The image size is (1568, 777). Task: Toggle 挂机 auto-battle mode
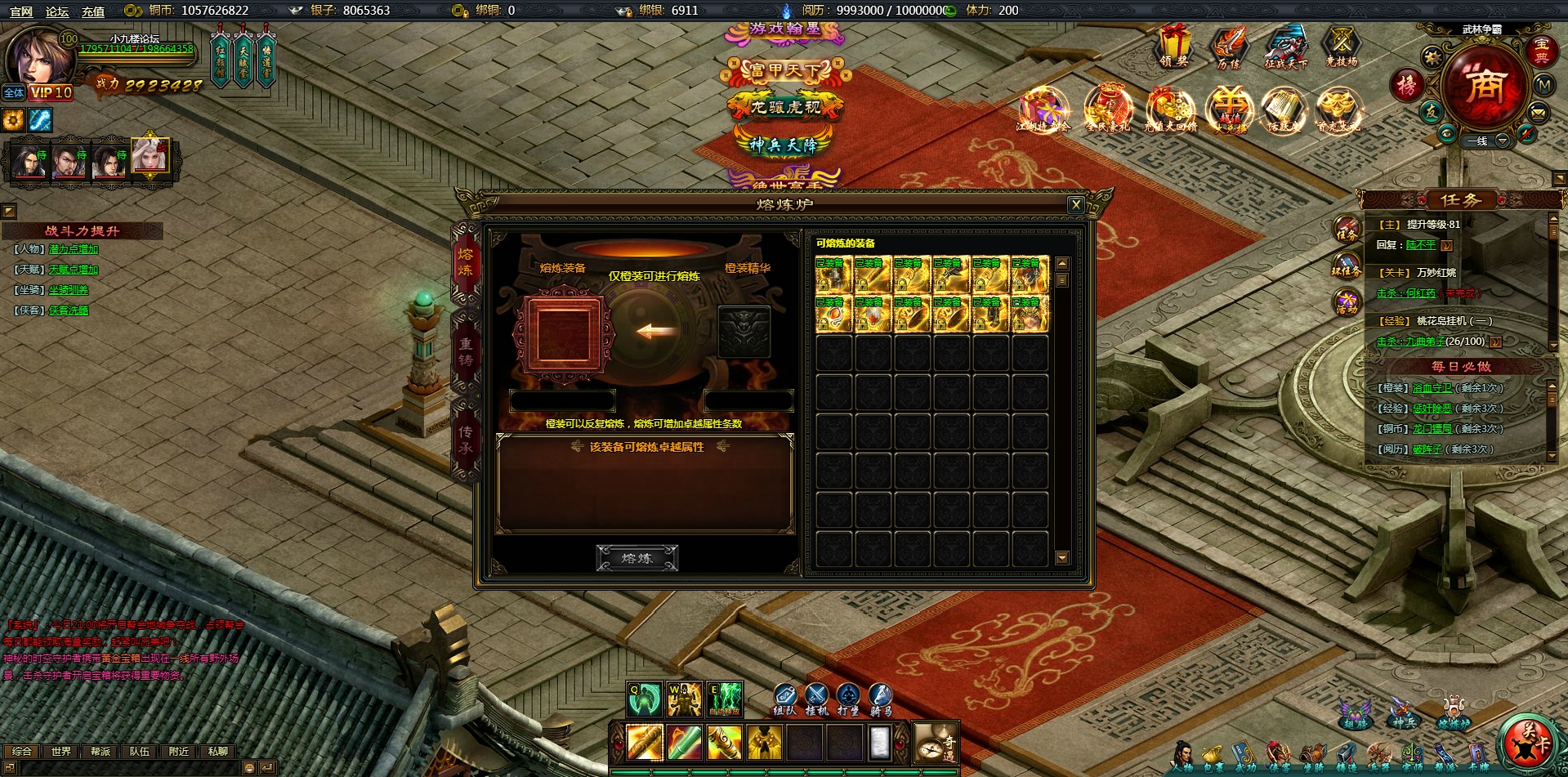[x=816, y=699]
